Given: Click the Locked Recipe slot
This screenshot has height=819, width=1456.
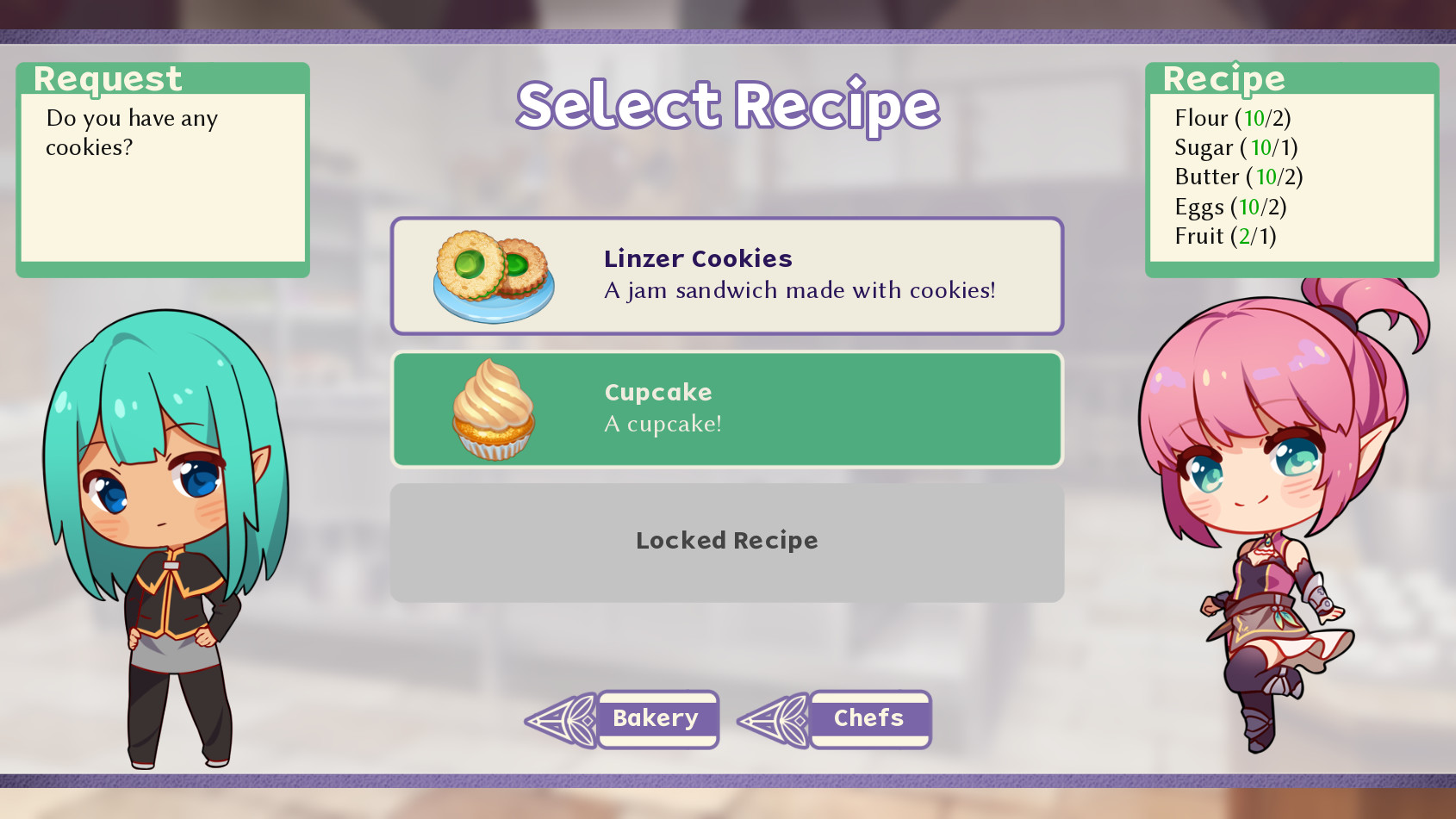Looking at the screenshot, I should coord(726,541).
